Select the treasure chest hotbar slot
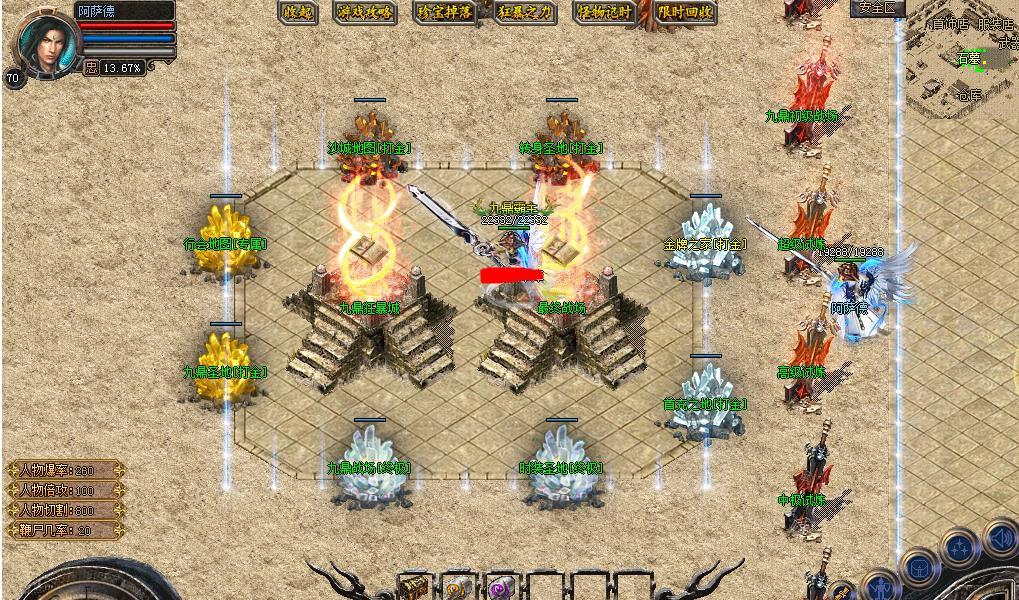The width and height of the screenshot is (1019, 600). [415, 586]
